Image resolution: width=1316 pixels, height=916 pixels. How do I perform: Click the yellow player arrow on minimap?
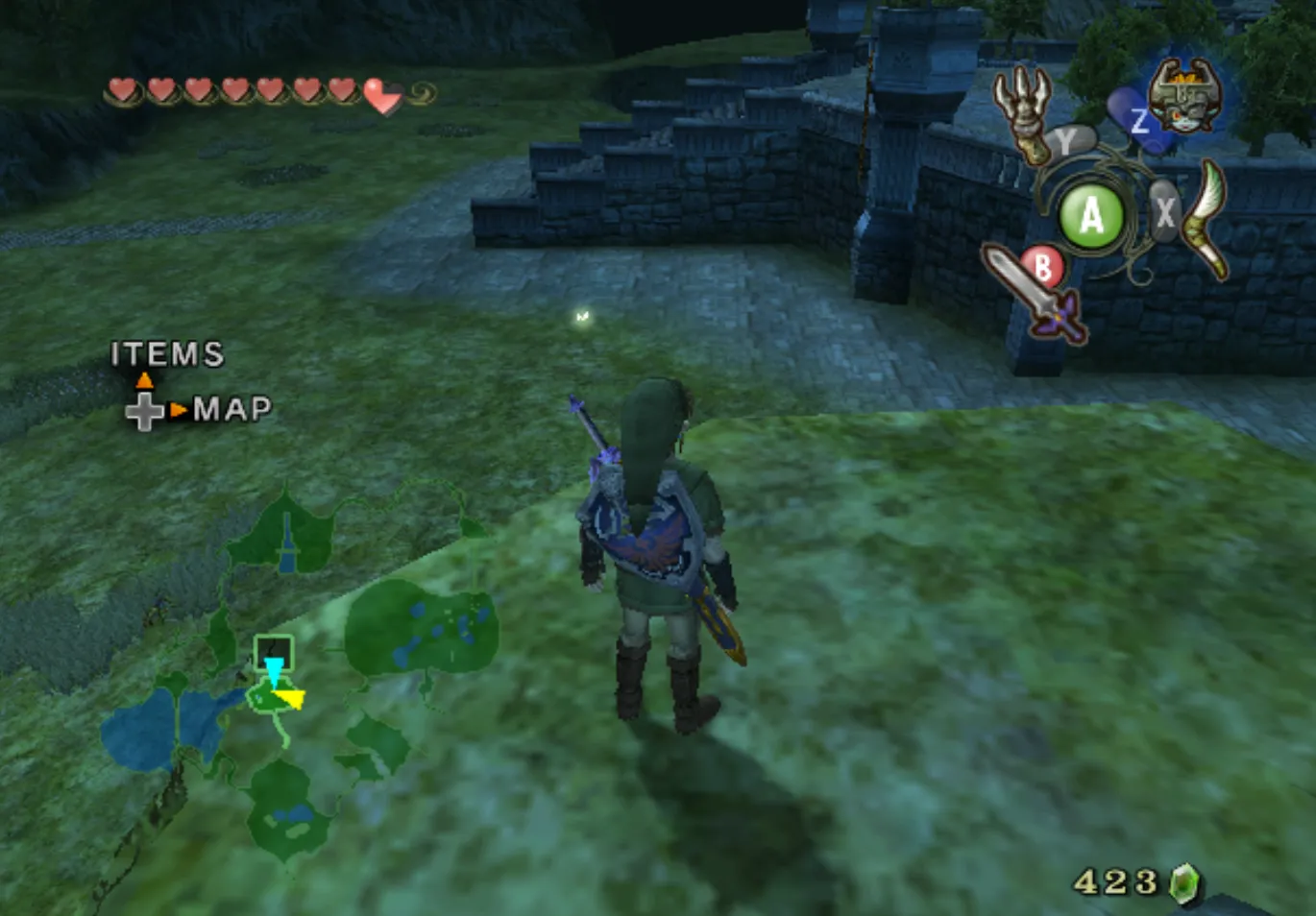(289, 699)
